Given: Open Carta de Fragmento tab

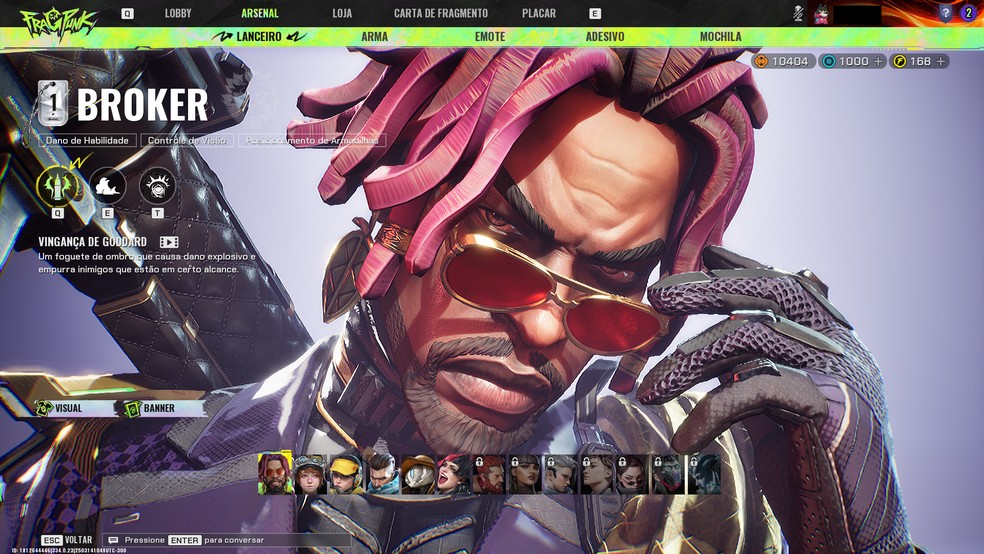Looking at the screenshot, I should point(441,13).
